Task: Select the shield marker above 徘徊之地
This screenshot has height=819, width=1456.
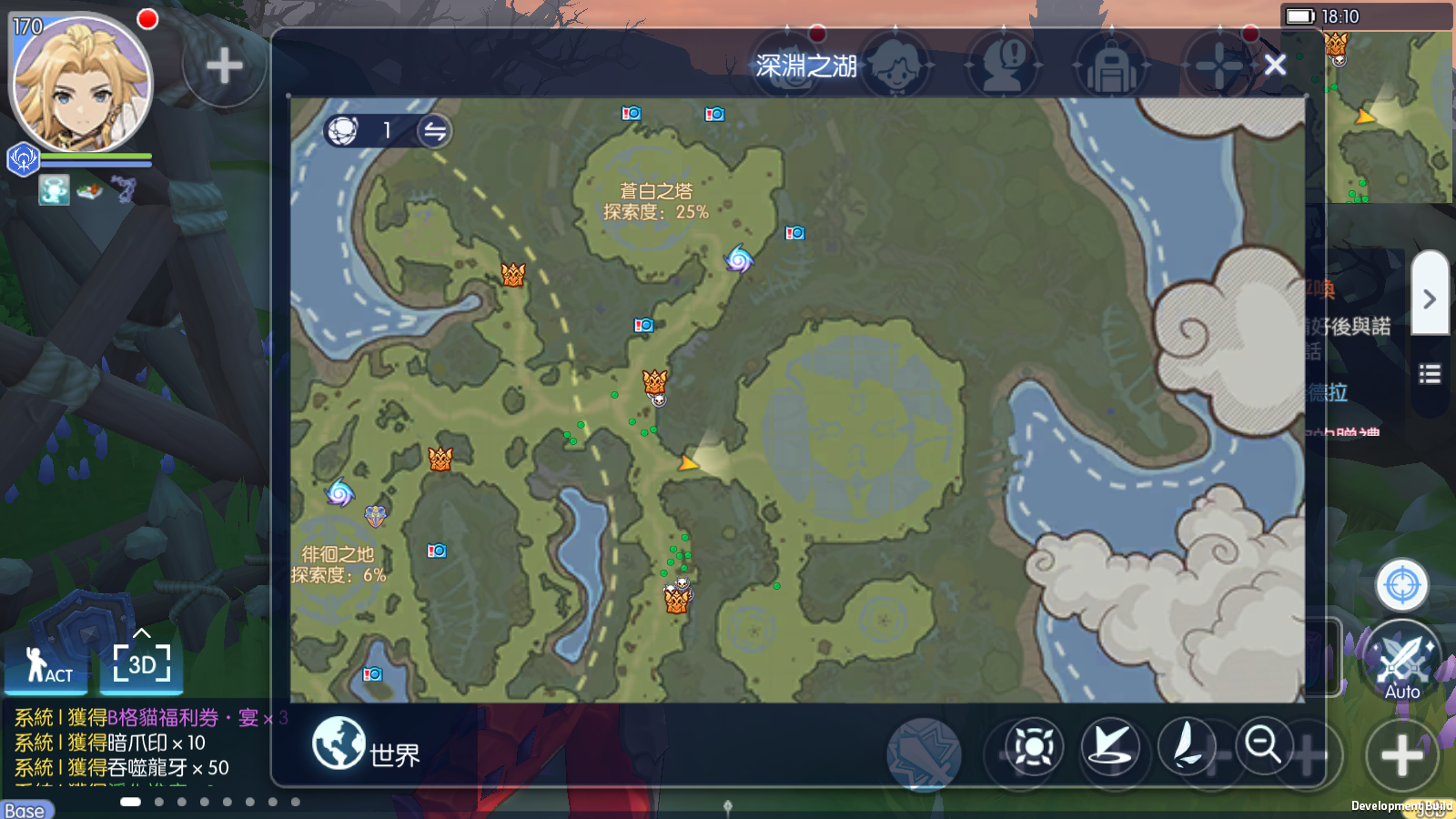Action: pos(376,516)
